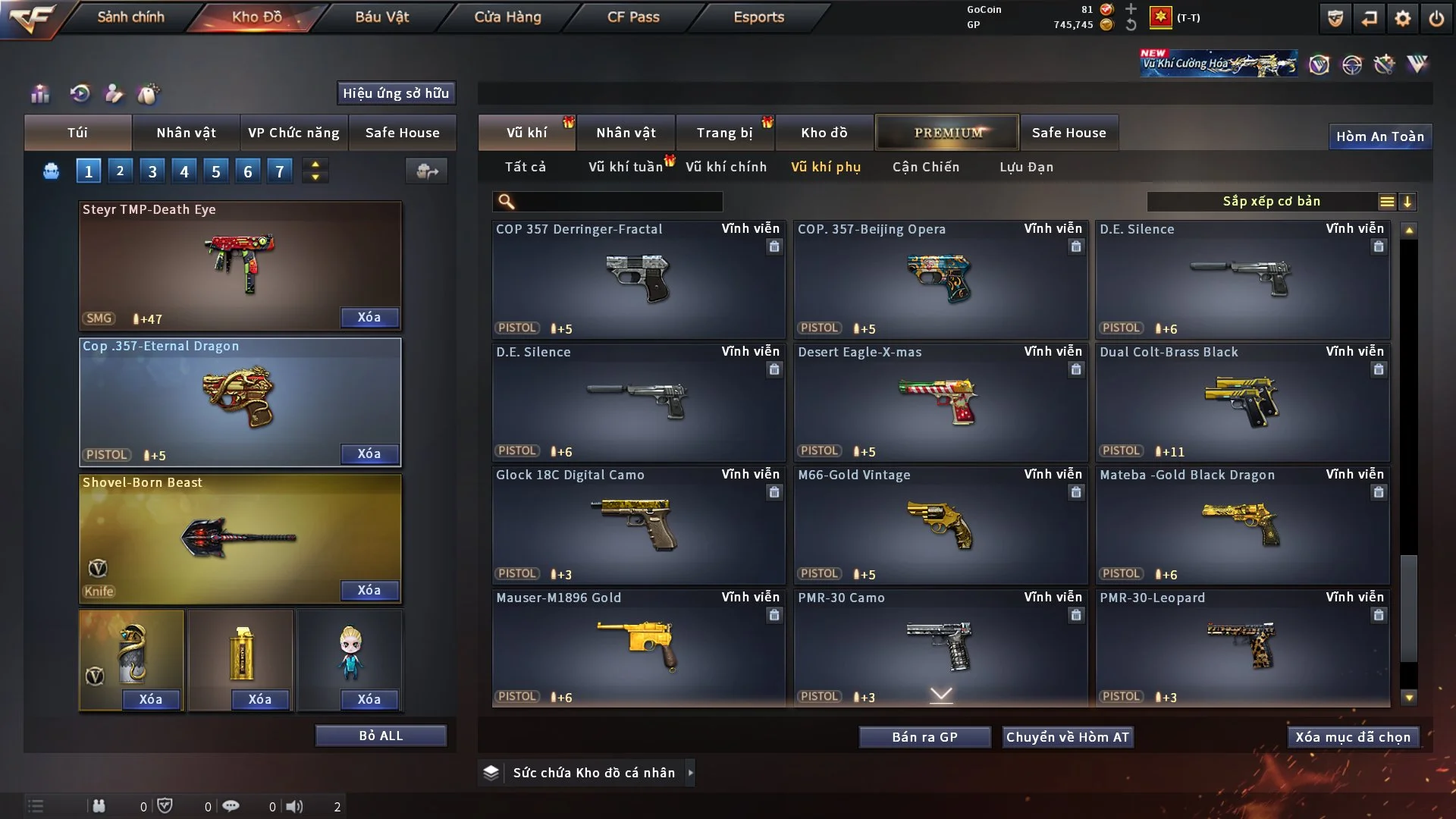Delete selection with Xóa mục đã chọn
The width and height of the screenshot is (1456, 819).
point(1352,737)
